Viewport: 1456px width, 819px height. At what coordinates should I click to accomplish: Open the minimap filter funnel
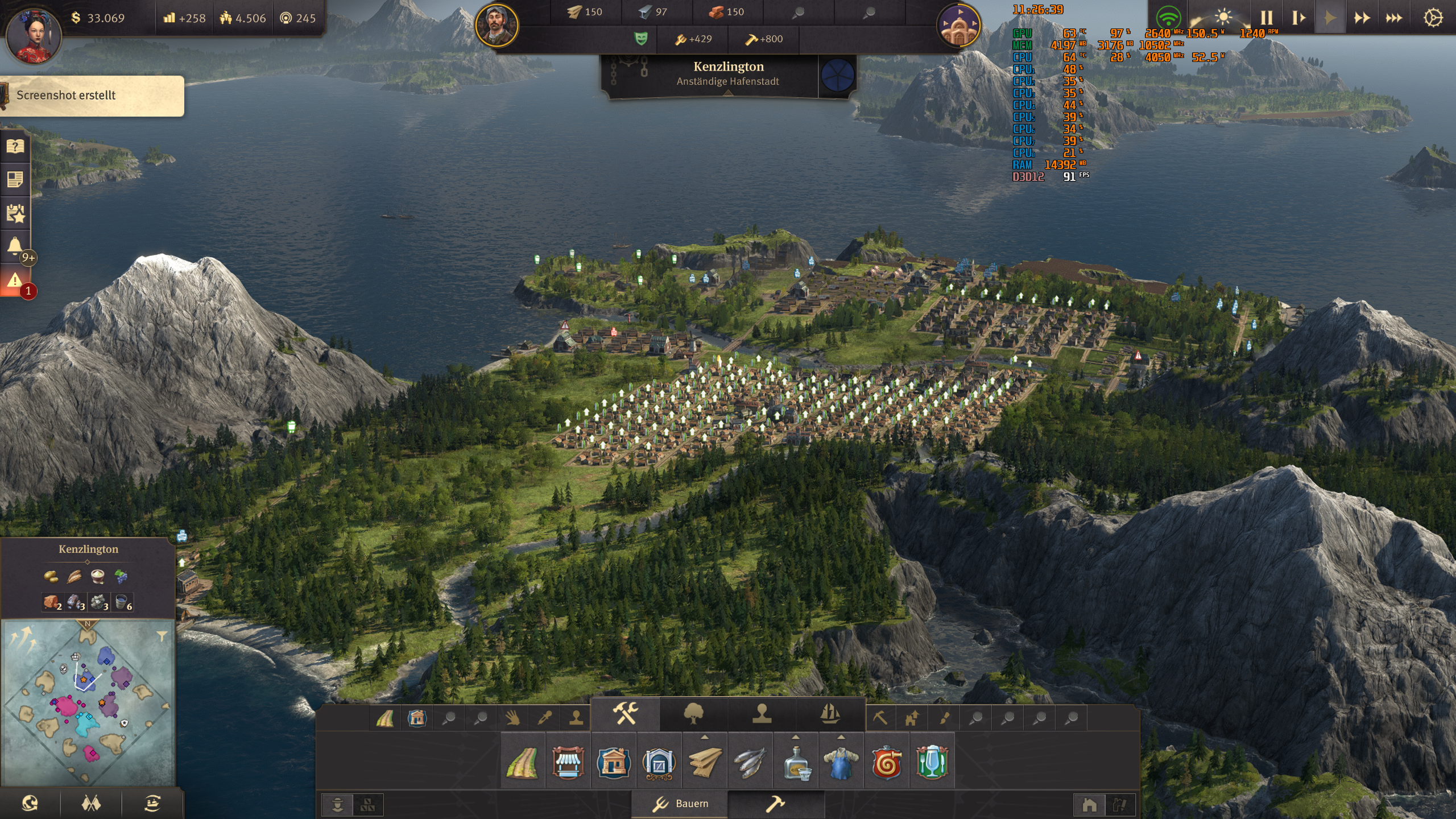pos(162,636)
